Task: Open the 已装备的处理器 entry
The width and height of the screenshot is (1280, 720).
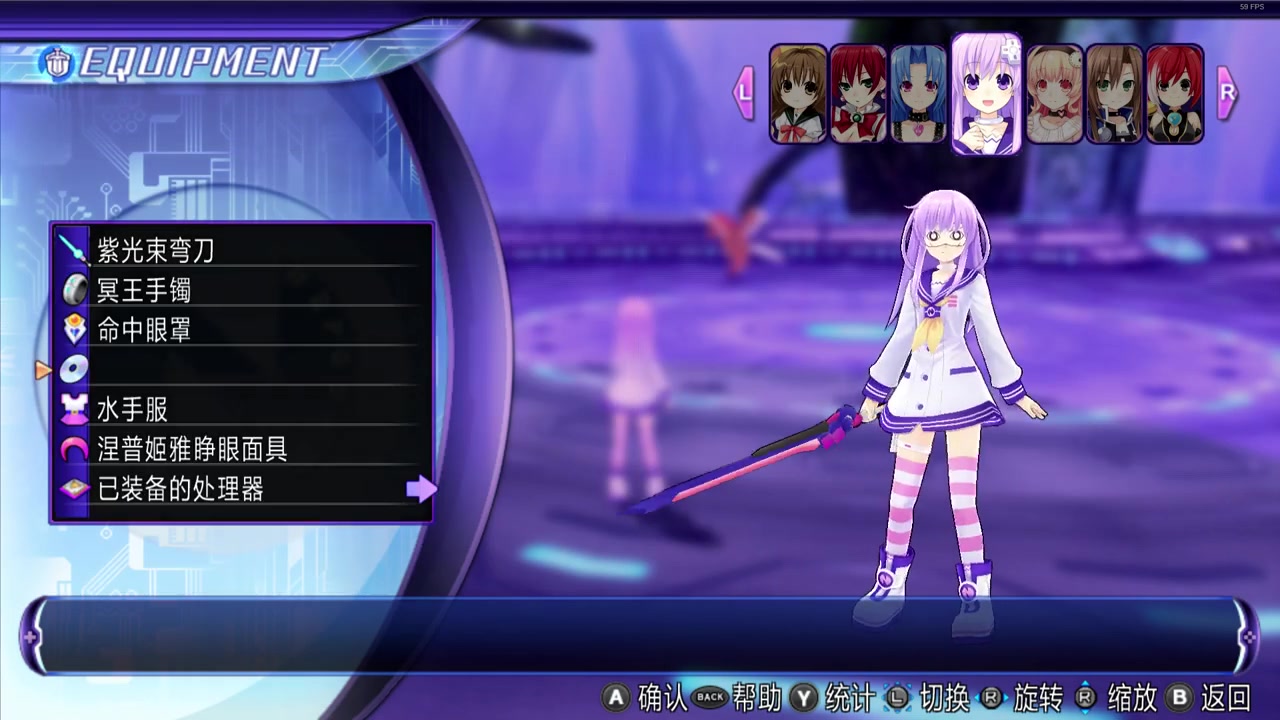Action: click(240, 489)
